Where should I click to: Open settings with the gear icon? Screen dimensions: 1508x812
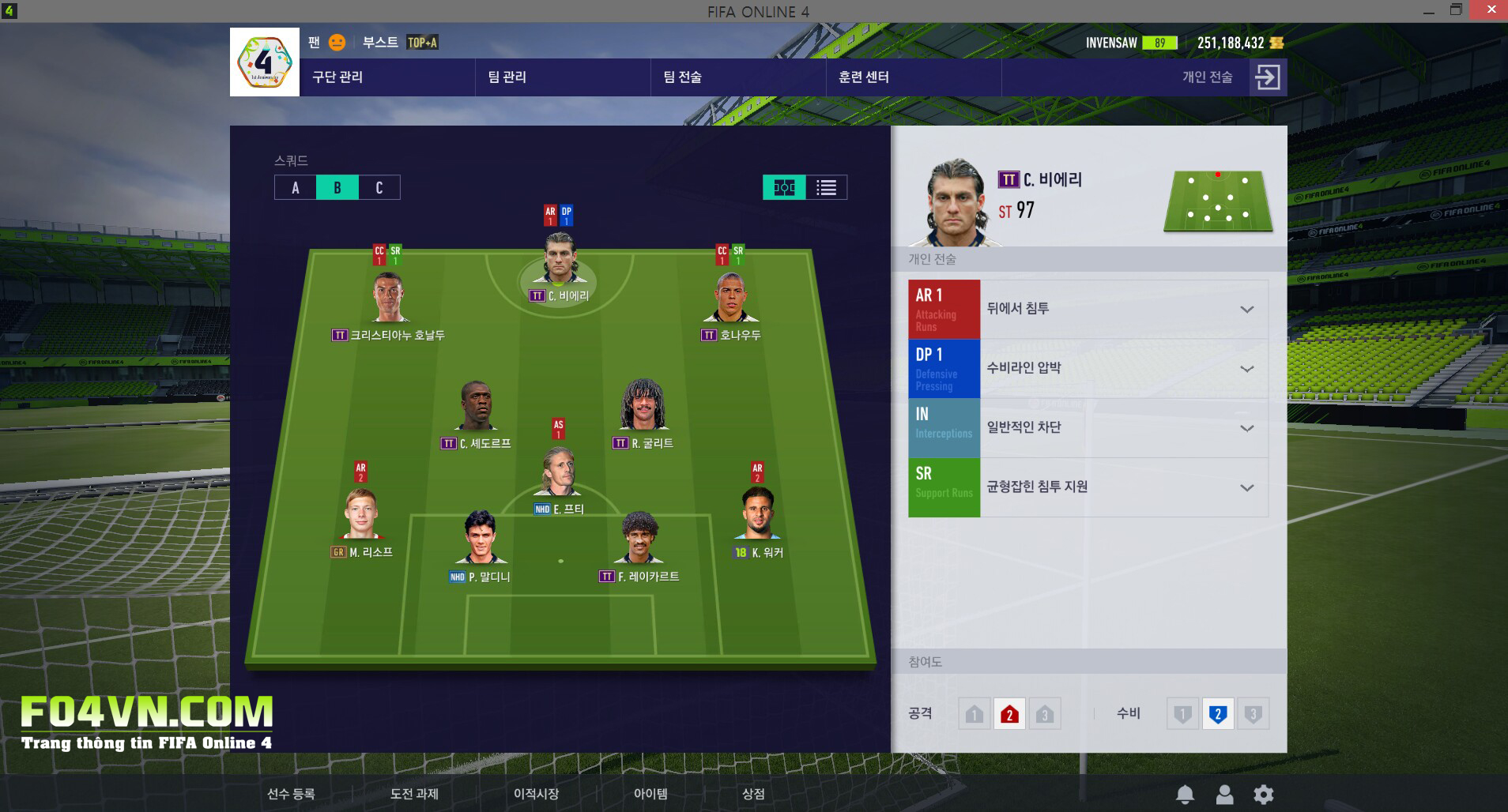1264,795
